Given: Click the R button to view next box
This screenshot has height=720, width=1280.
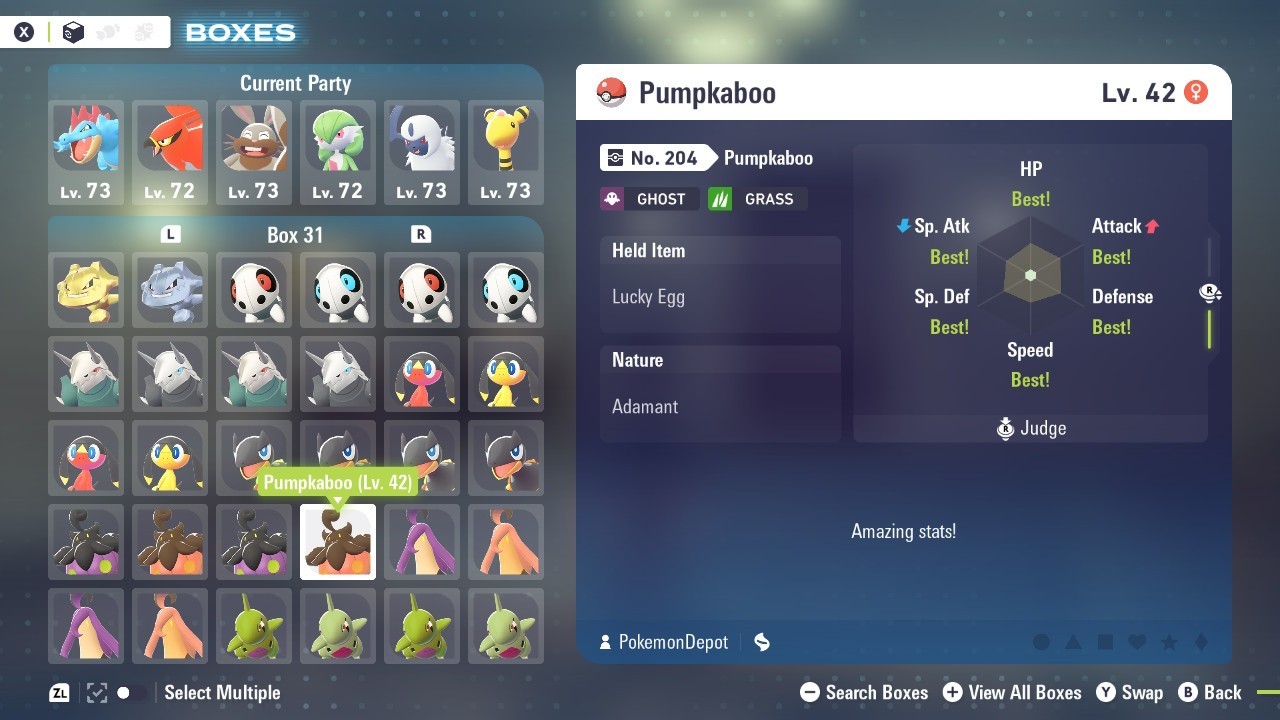Looking at the screenshot, I should 421,235.
